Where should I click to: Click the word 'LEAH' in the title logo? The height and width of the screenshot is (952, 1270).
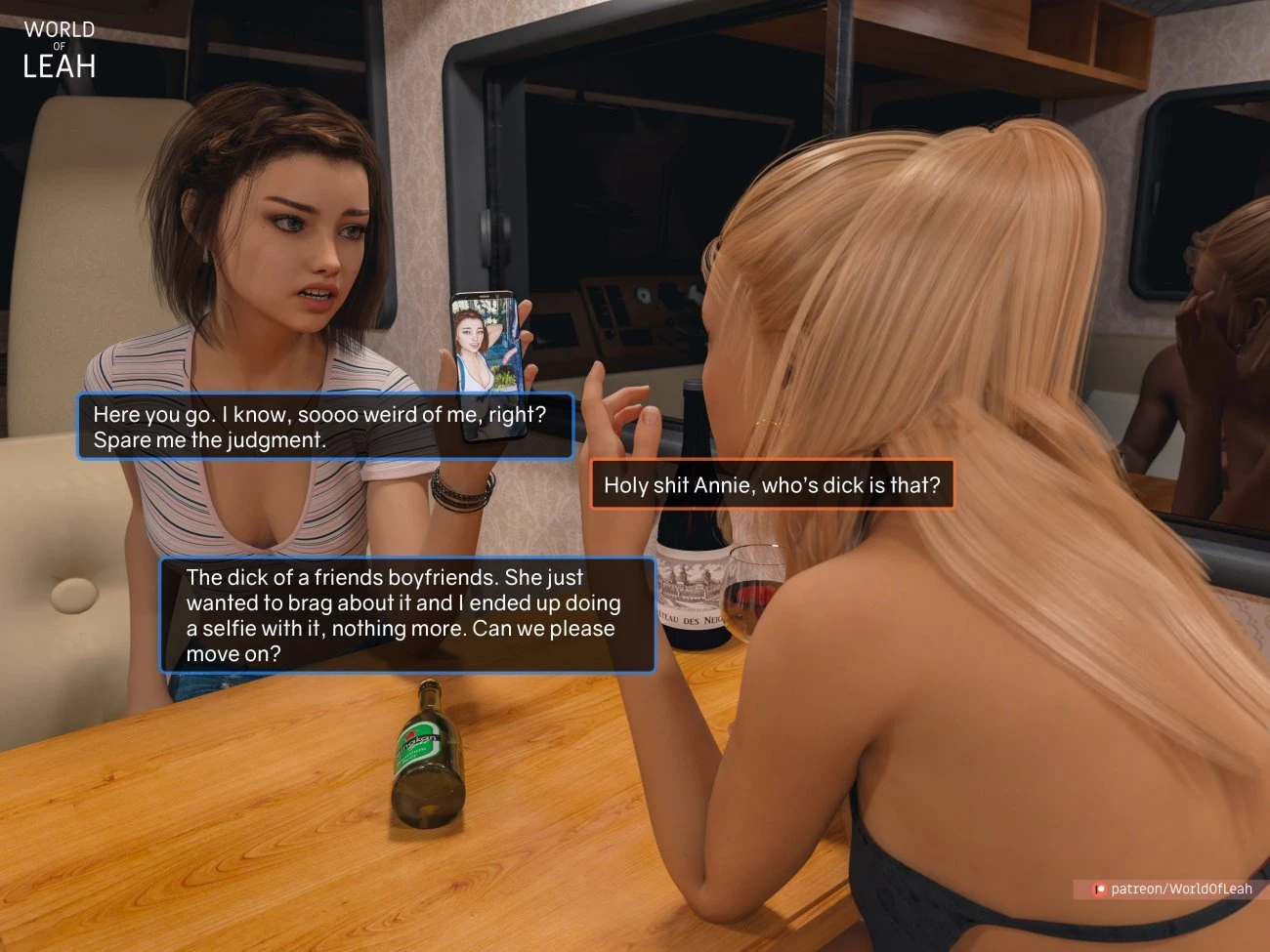tap(61, 66)
